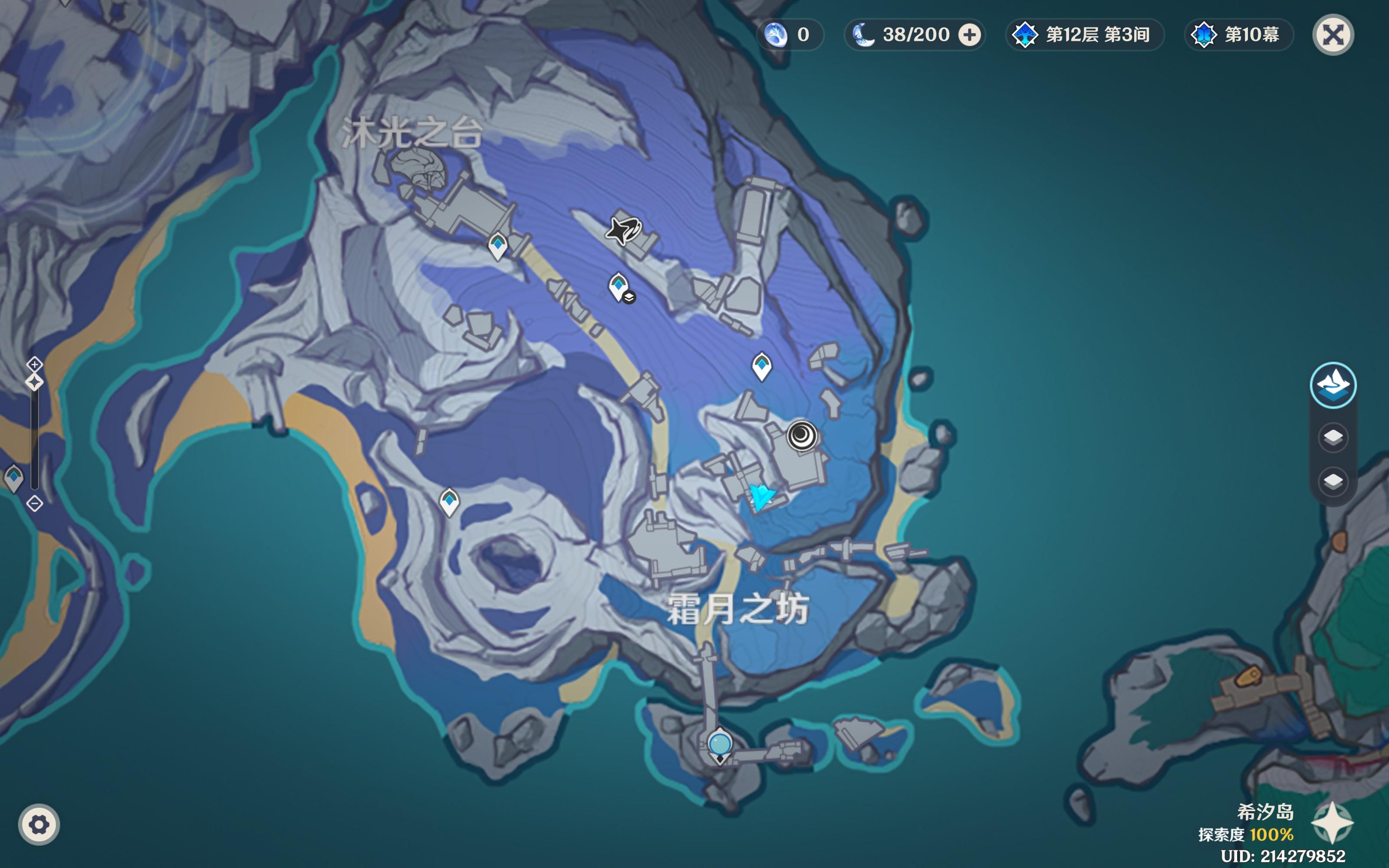Close the map screen
This screenshot has height=868, width=1389.
1333,35
